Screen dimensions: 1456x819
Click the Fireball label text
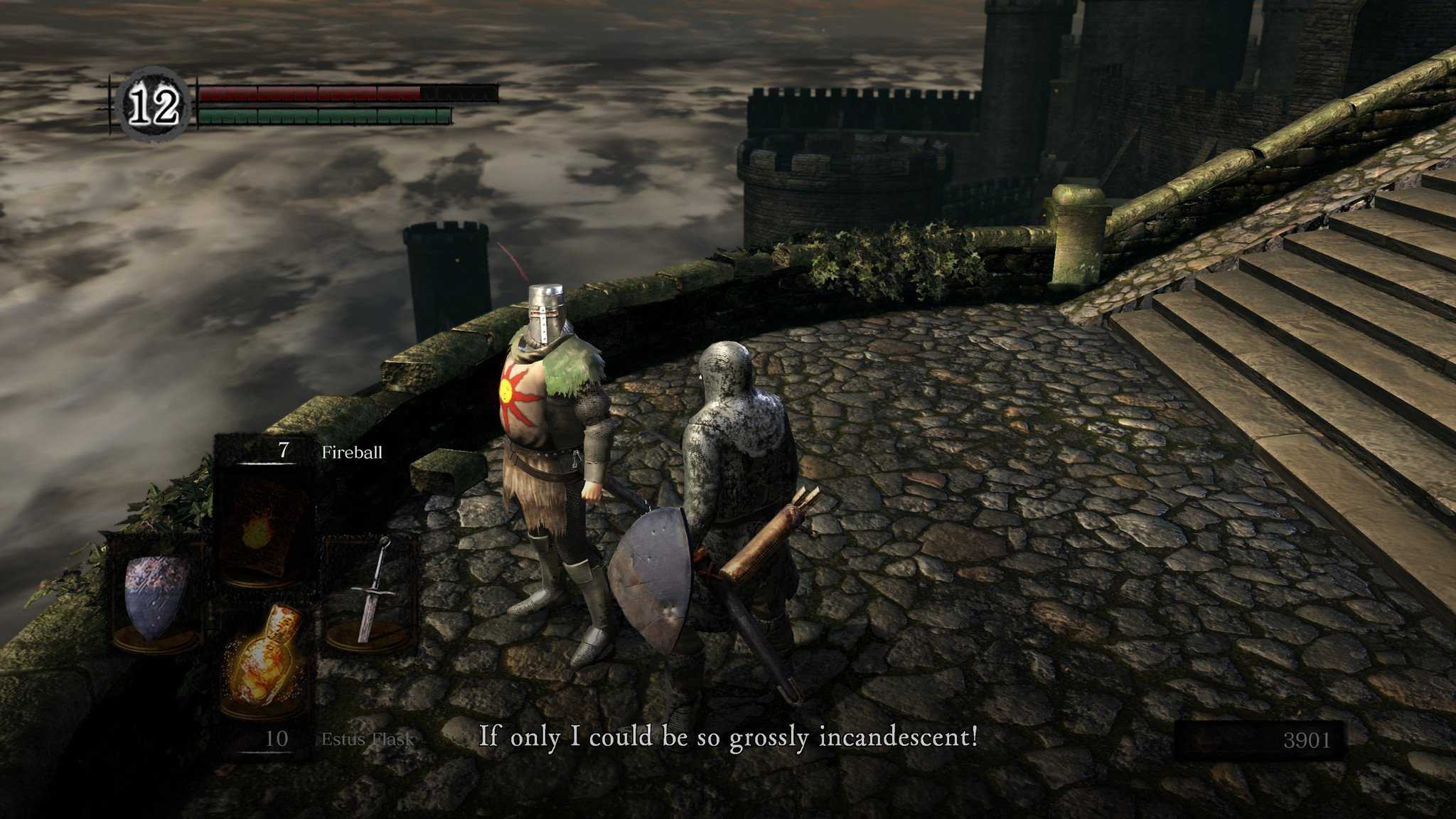[354, 451]
